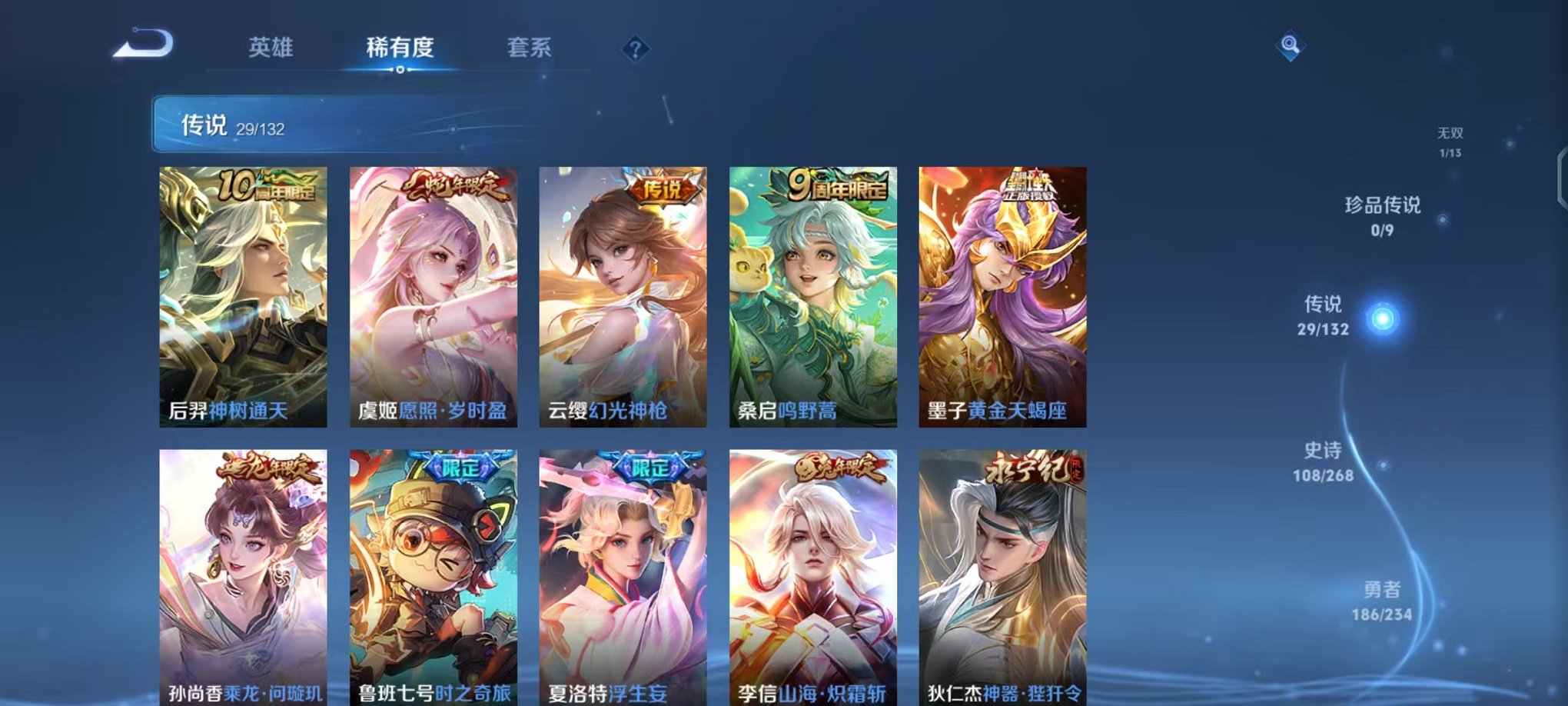
Task: Switch to the 套系 tab
Action: [x=530, y=48]
